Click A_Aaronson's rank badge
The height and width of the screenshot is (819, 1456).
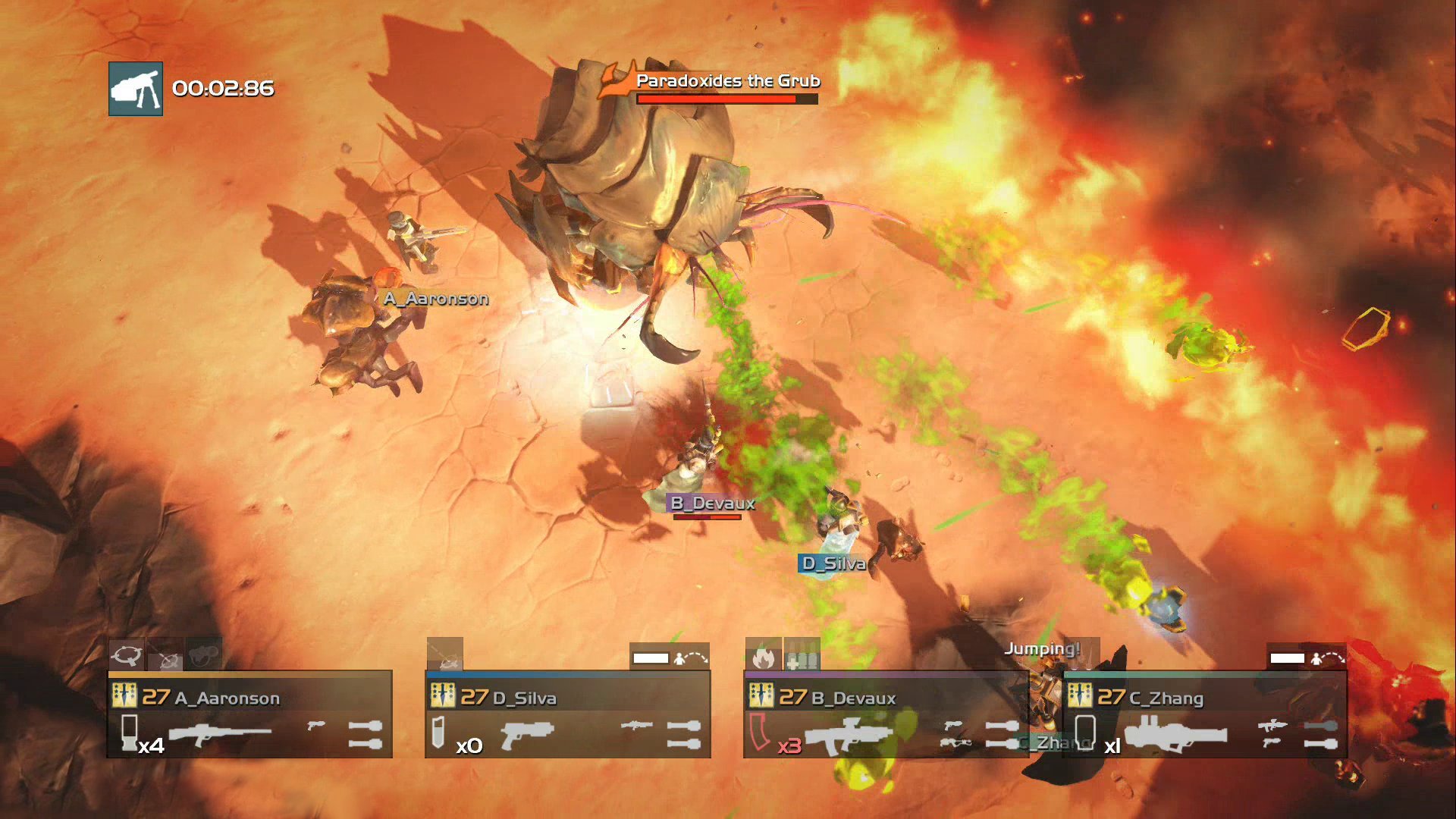coord(124,696)
